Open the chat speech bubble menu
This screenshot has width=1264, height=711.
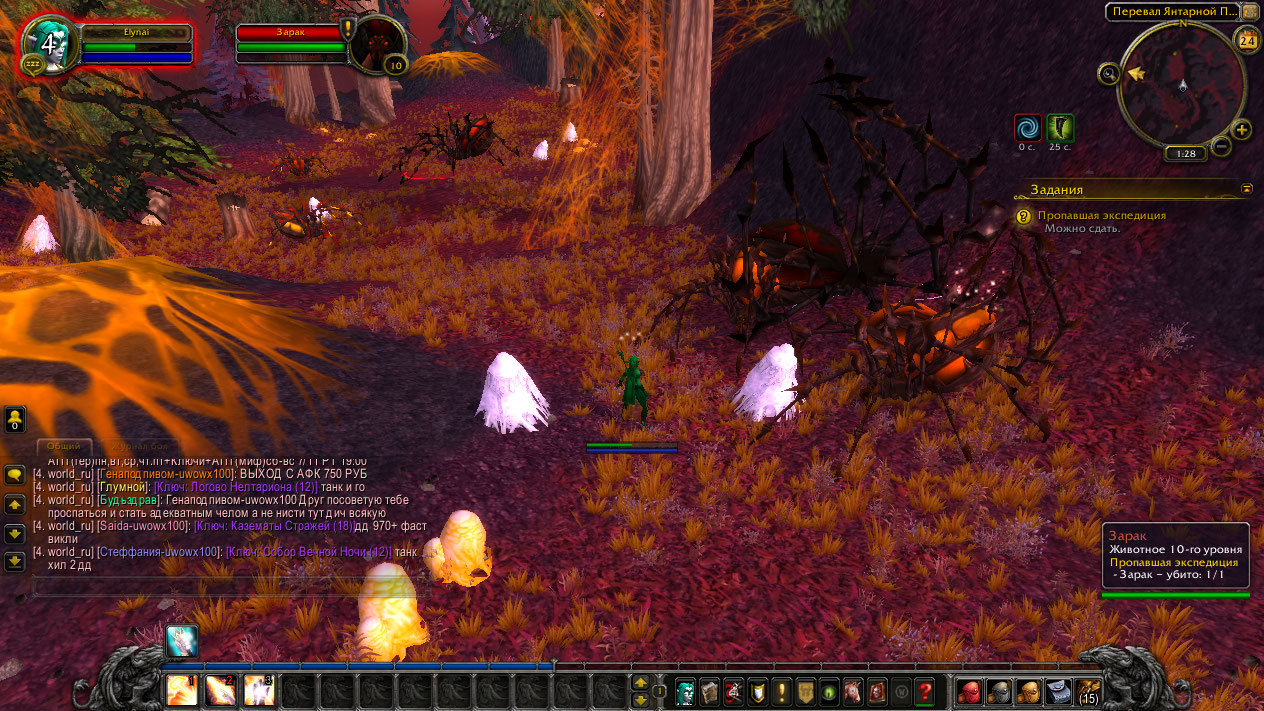coord(15,475)
